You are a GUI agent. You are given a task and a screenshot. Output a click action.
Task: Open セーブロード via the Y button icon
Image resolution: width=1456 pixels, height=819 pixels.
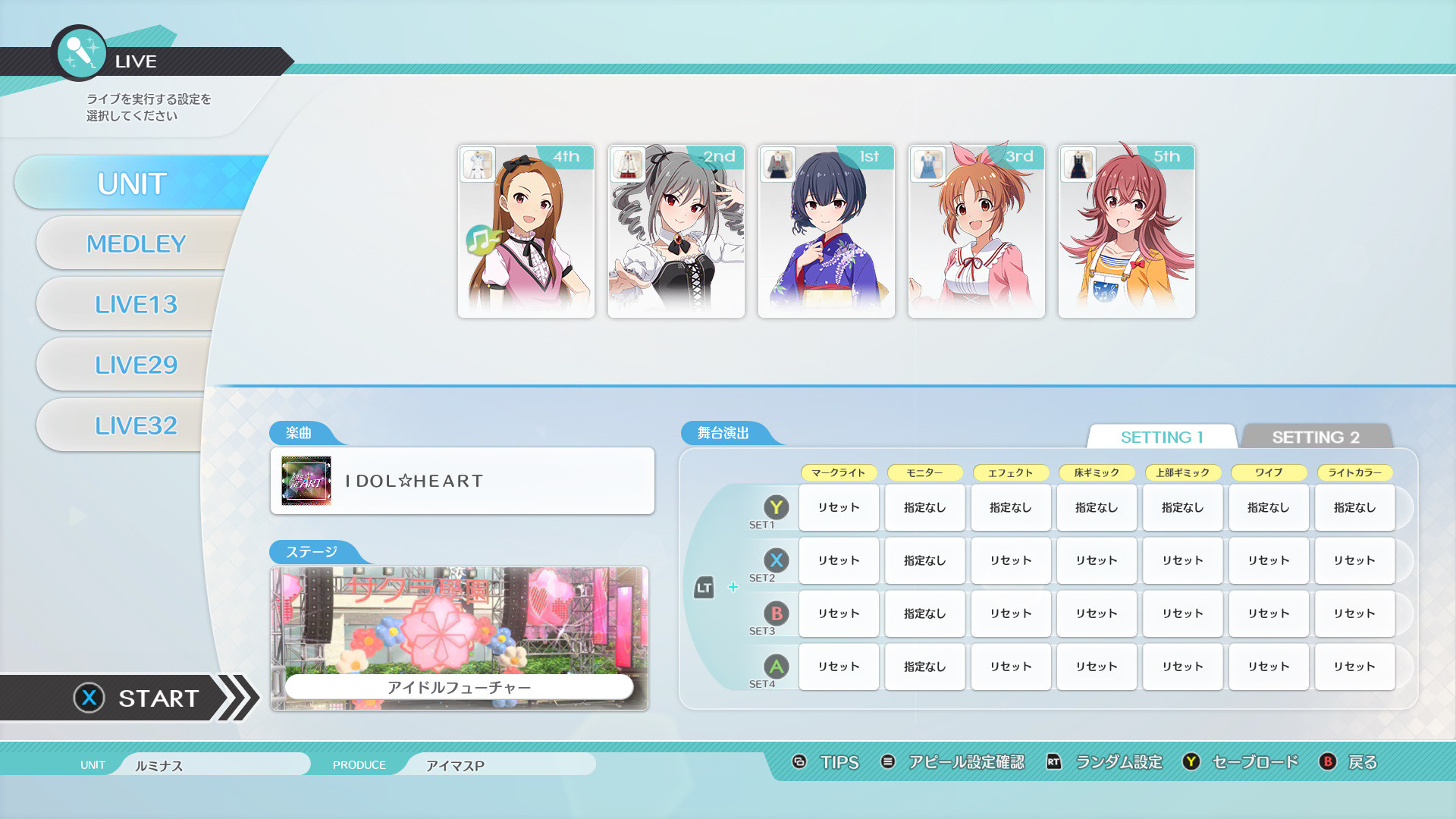(x=1191, y=762)
